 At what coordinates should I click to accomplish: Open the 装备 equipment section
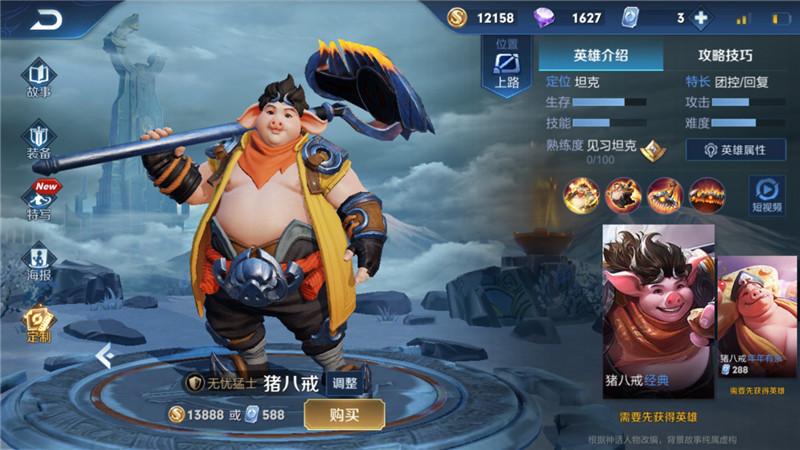(39, 140)
